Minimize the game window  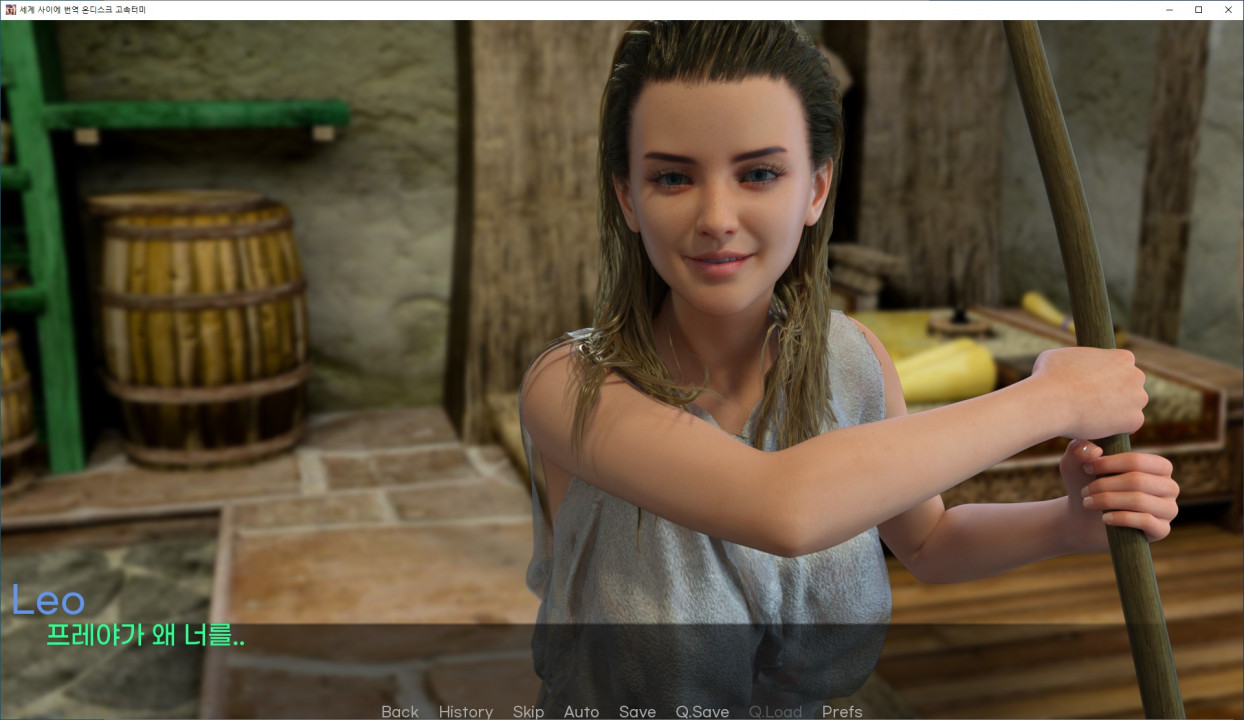pyautogui.click(x=1170, y=9)
